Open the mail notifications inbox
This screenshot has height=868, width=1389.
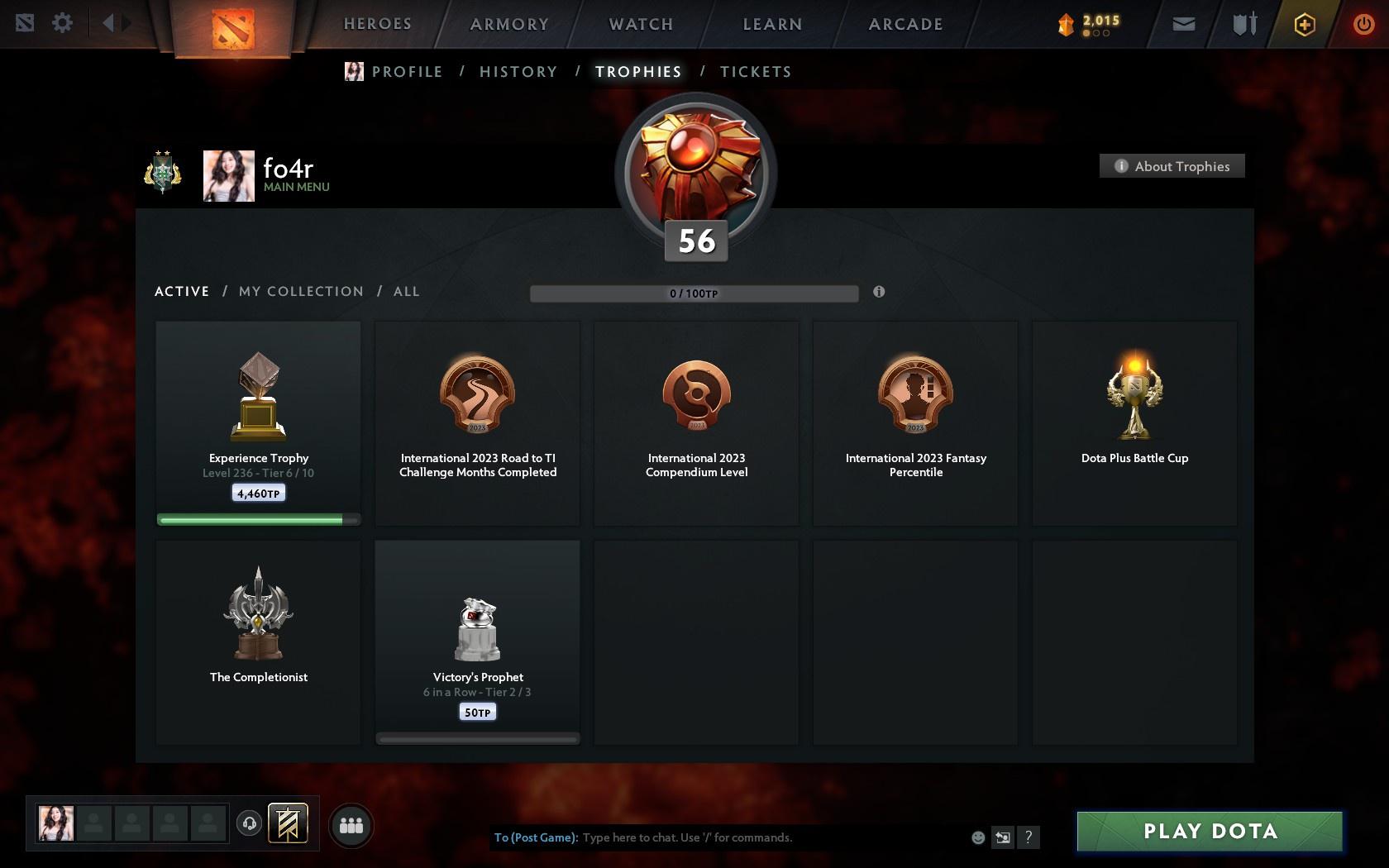coord(1183,23)
